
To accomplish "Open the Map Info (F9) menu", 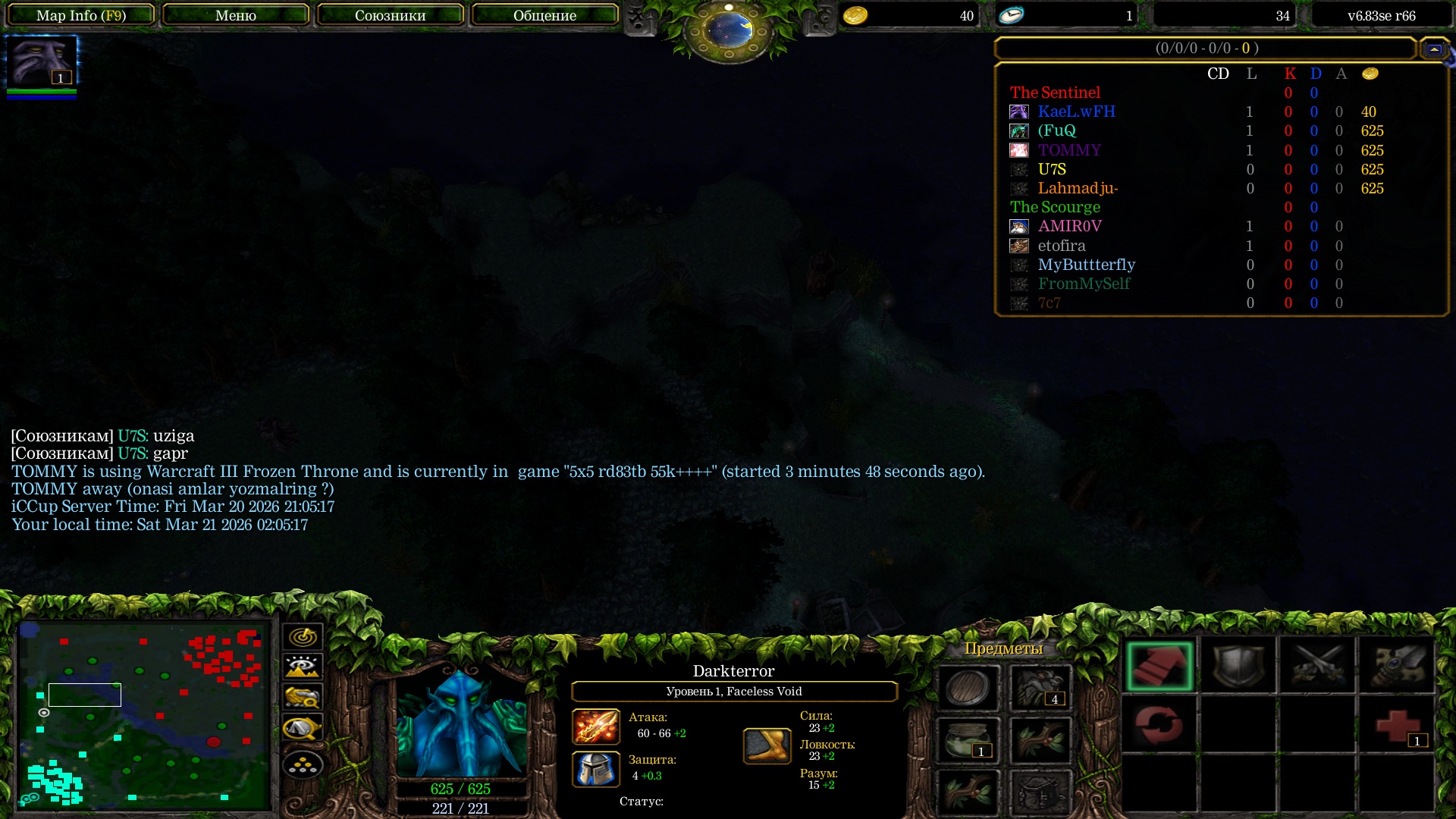I will click(x=81, y=15).
